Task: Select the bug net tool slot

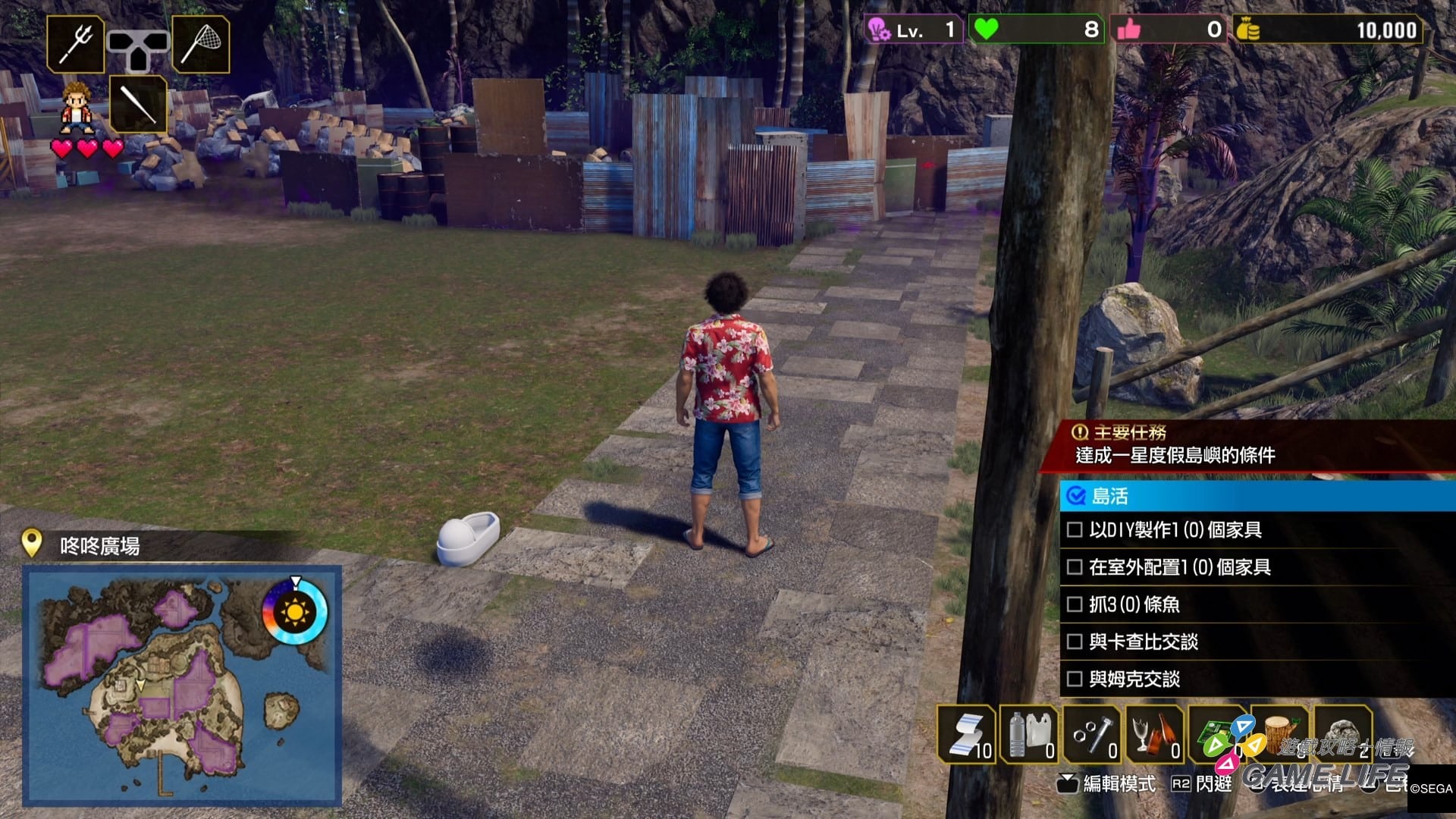Action: [201, 44]
